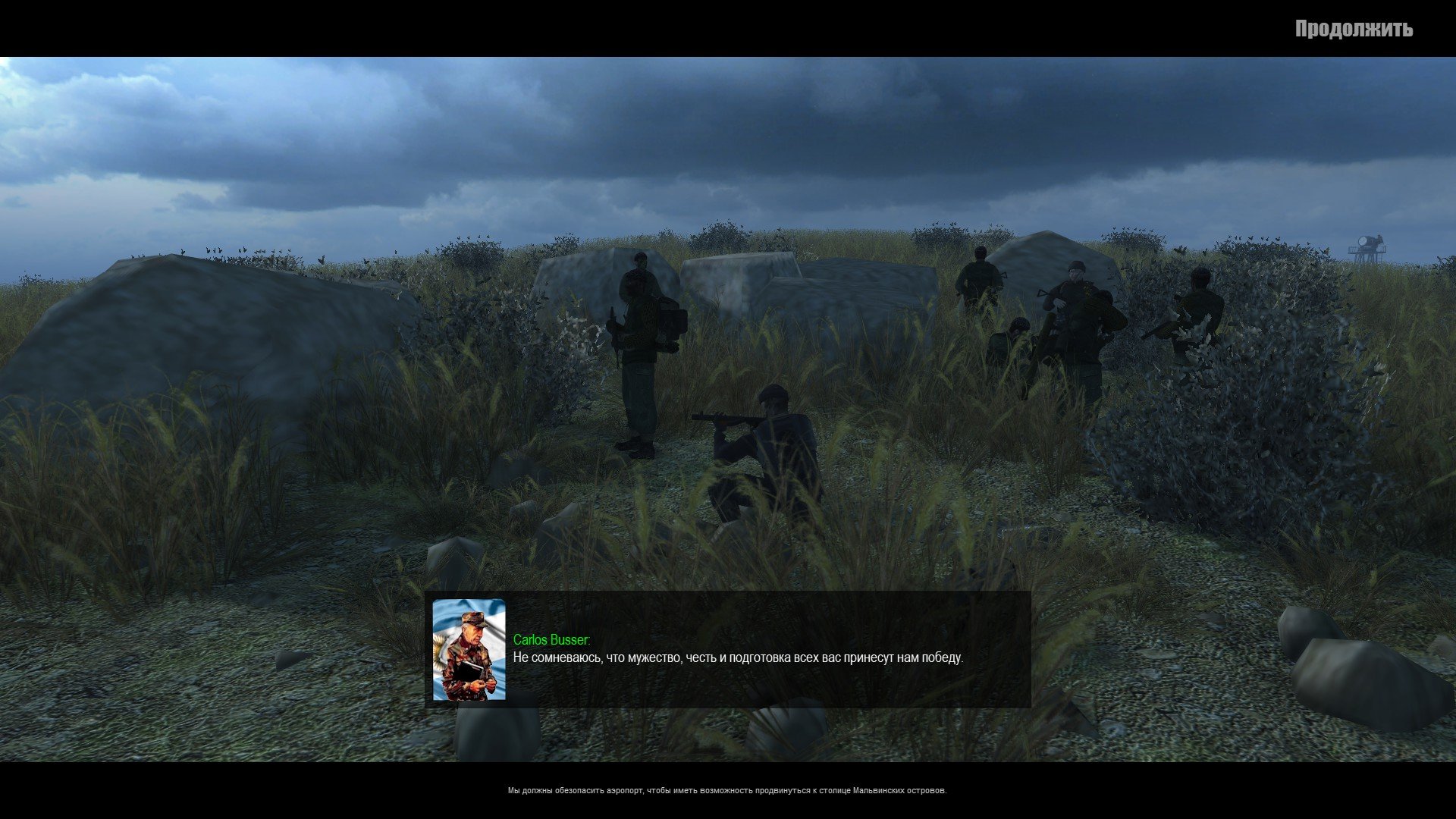Click the Продолжить (Continue) button

click(1354, 29)
